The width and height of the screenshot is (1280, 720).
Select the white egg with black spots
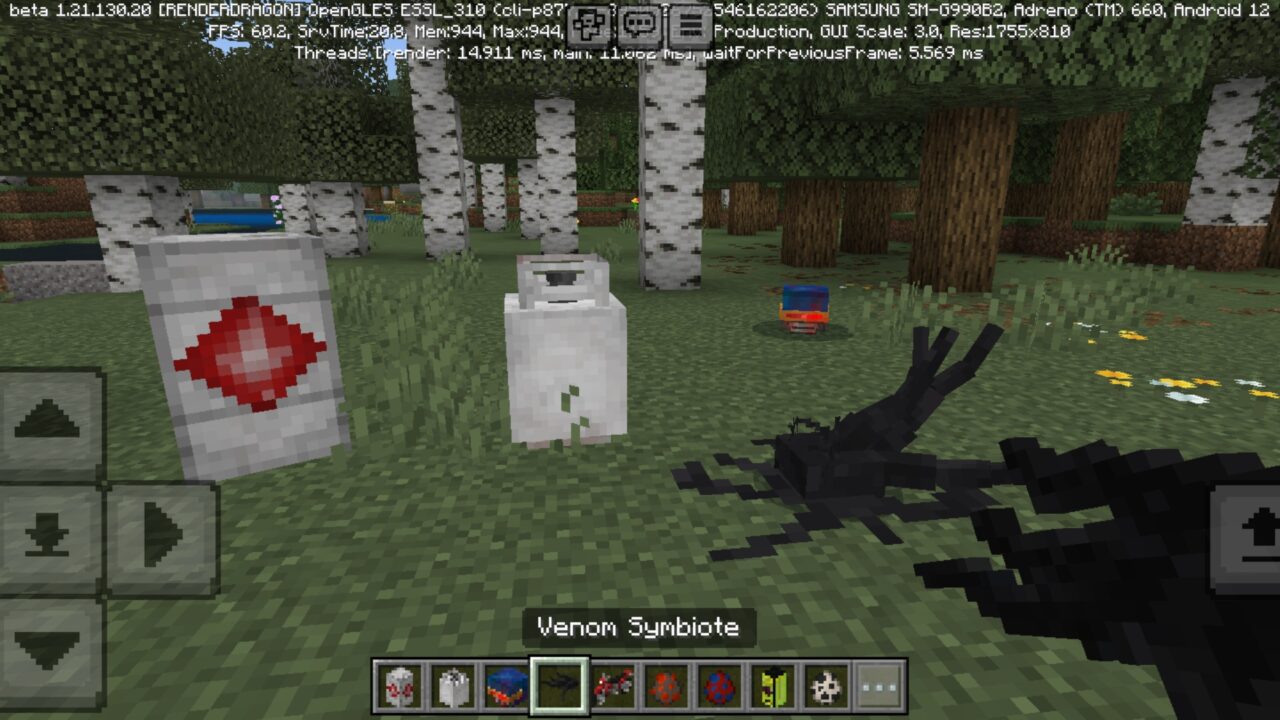pyautogui.click(x=452, y=686)
